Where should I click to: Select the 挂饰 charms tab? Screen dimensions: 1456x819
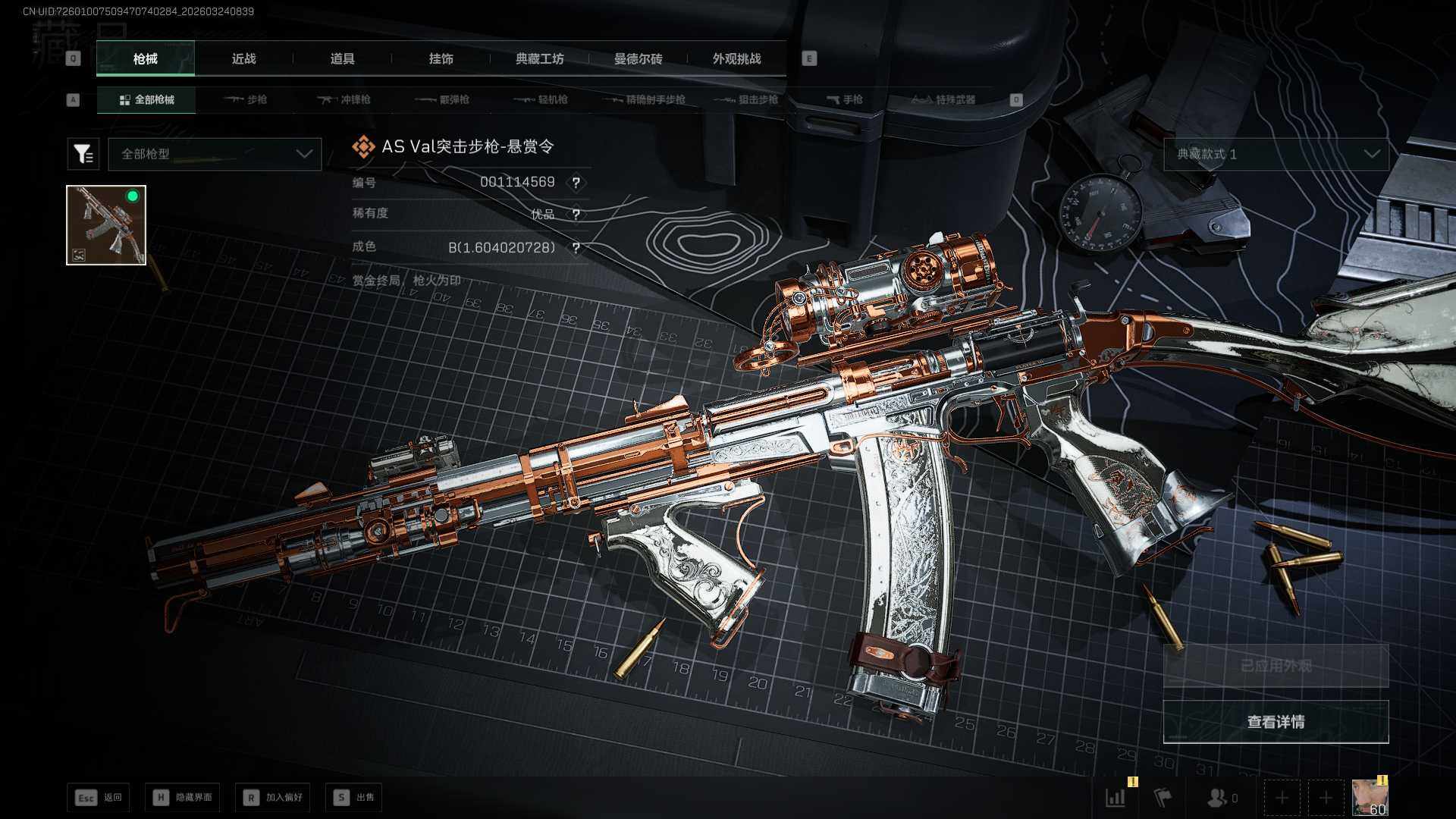tap(441, 58)
